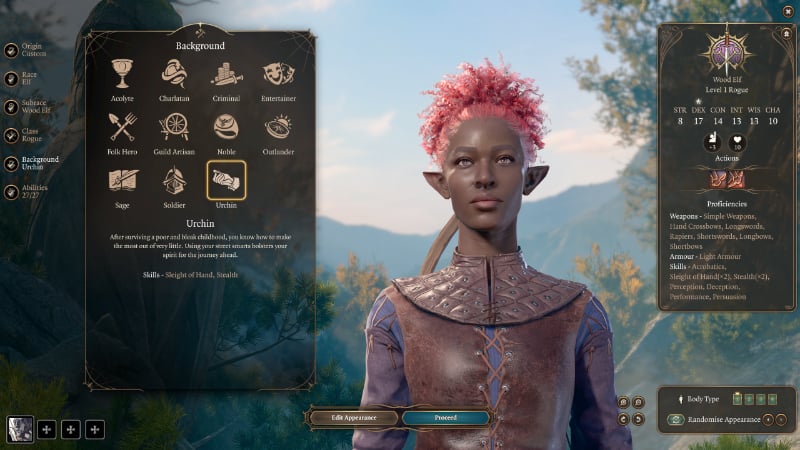The width and height of the screenshot is (800, 450).
Task: Select the Acolyte background
Action: point(122,75)
